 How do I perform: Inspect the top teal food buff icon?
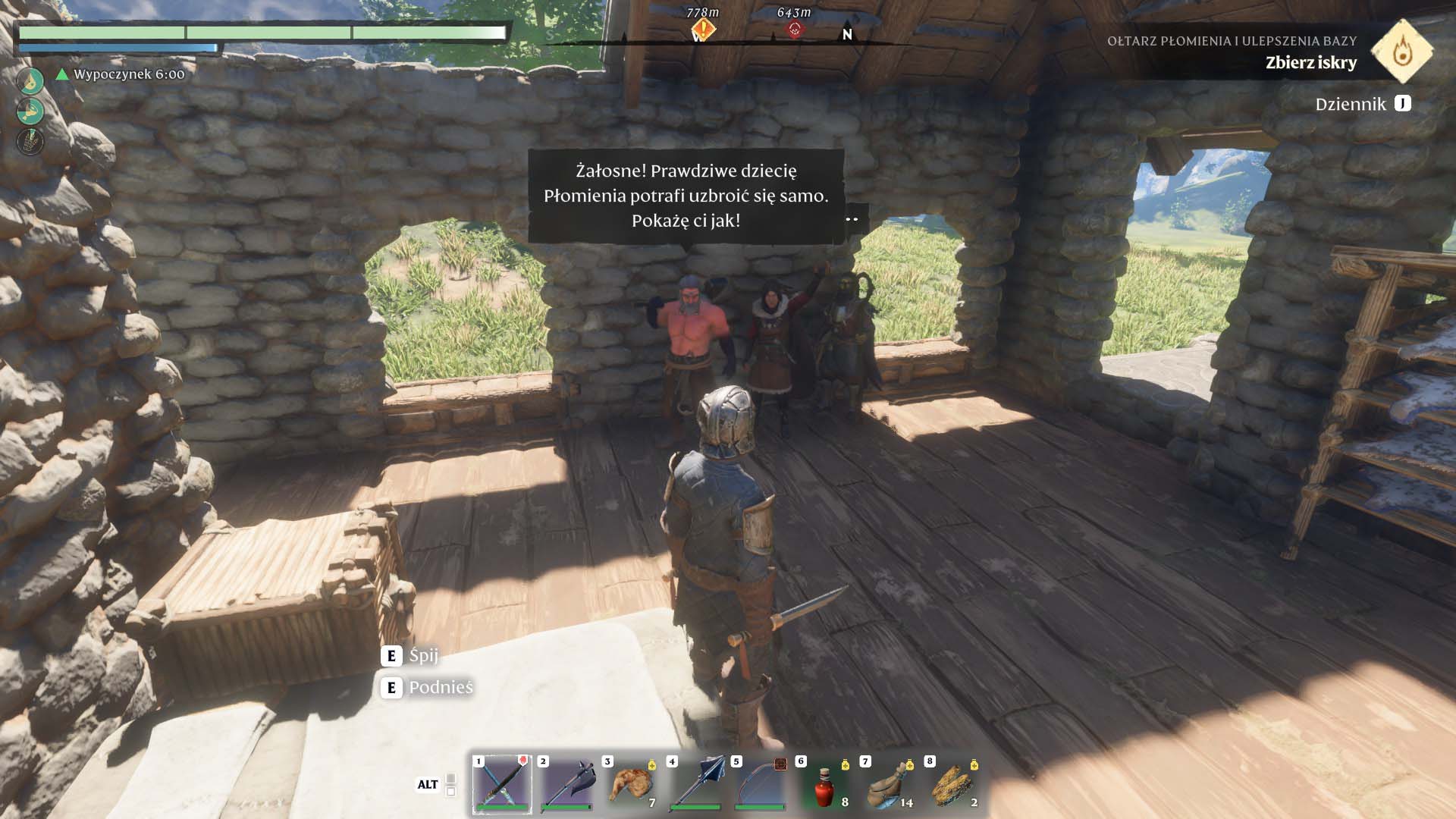click(30, 81)
